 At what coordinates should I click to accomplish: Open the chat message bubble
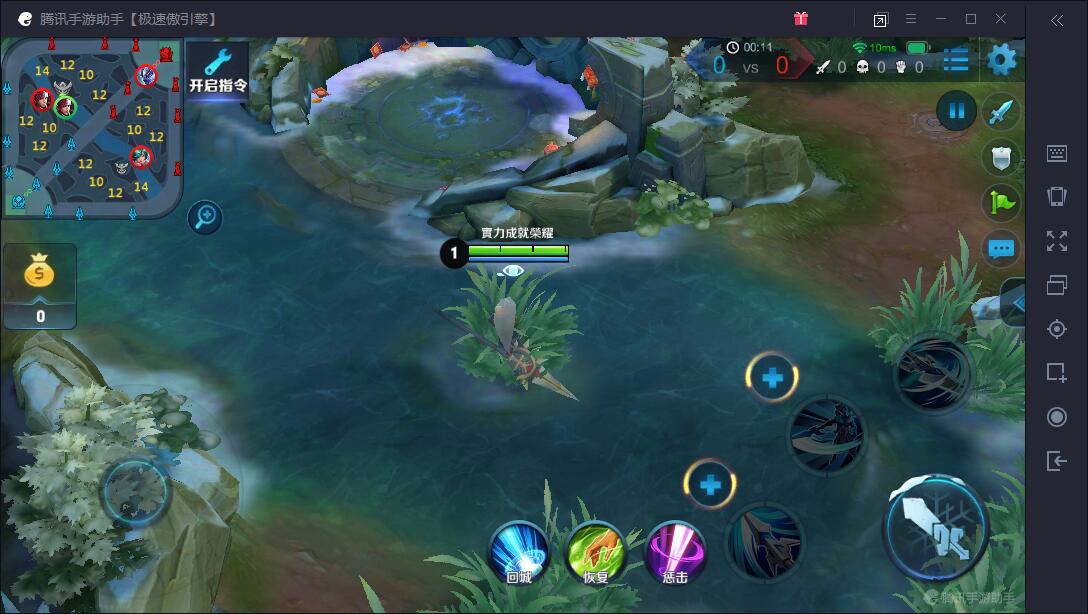(x=1001, y=248)
